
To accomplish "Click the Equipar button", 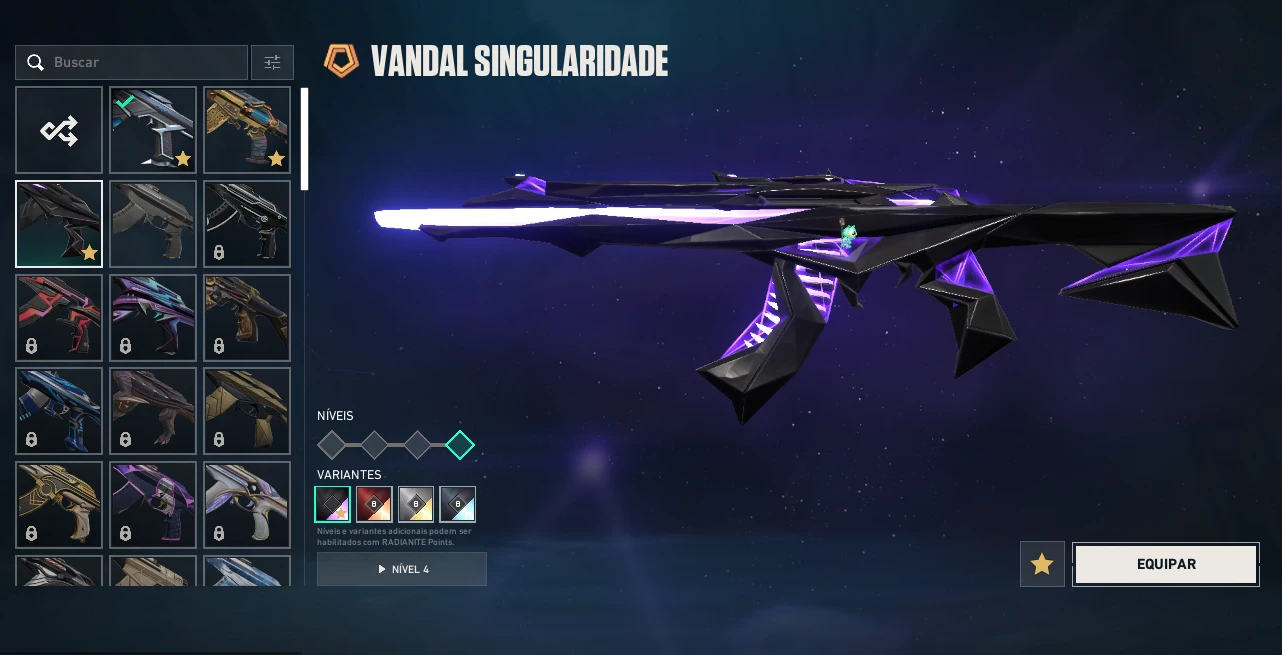I will coord(1165,564).
